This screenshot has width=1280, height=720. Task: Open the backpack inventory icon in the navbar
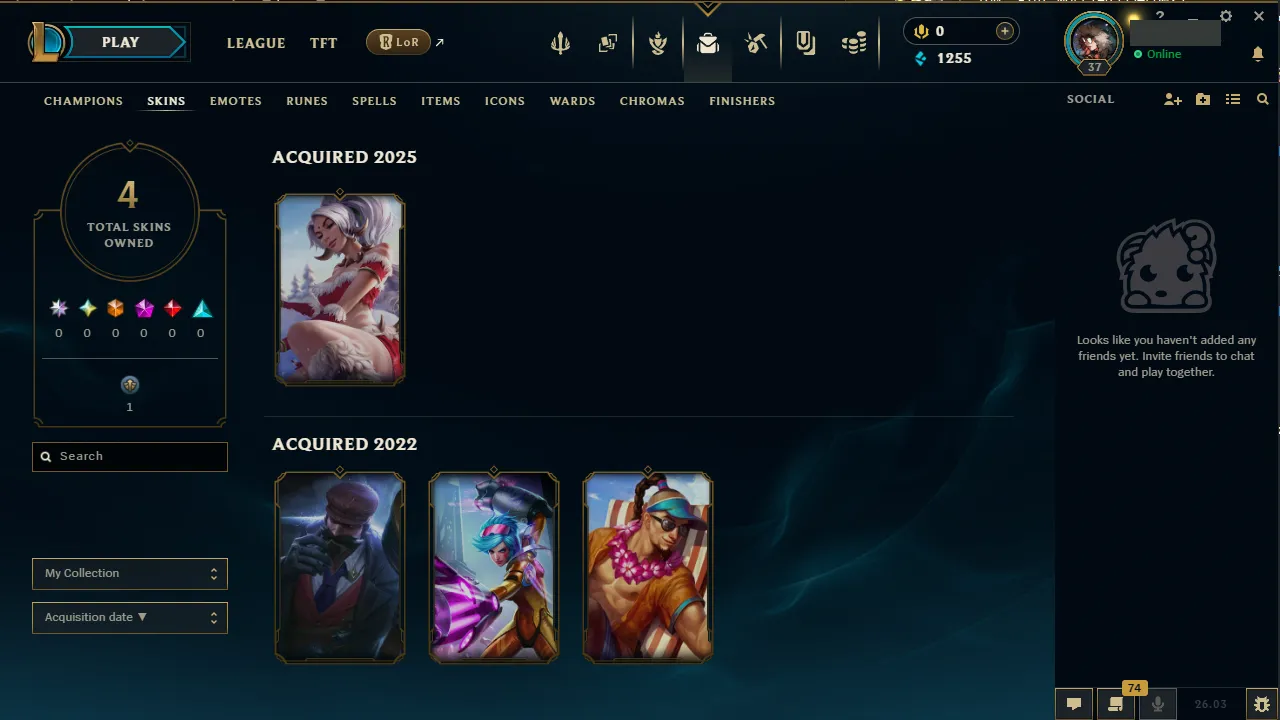pyautogui.click(x=708, y=42)
